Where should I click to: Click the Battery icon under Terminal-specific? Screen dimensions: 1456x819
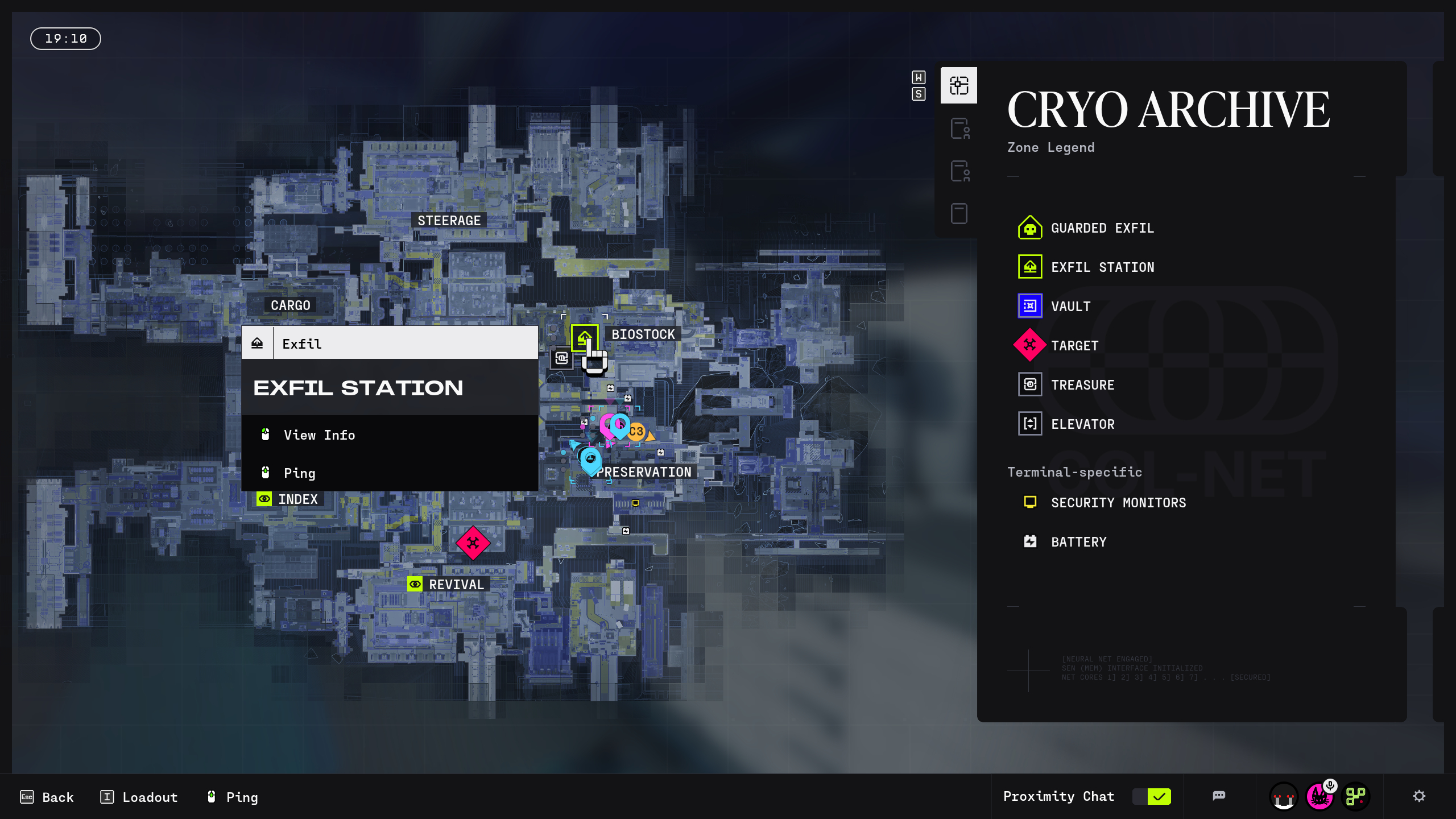tap(1029, 541)
